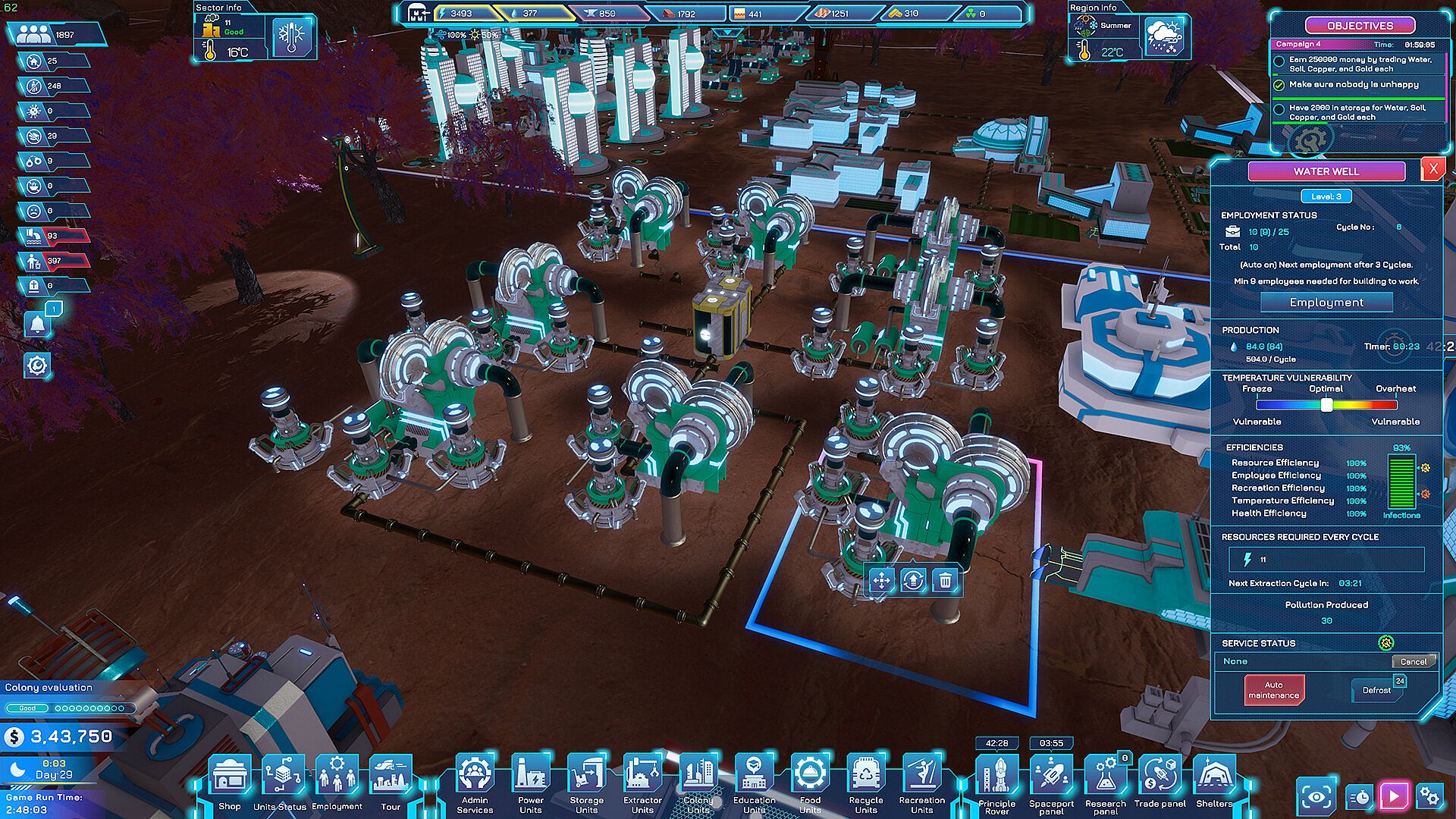Click the trash icon to delete building
This screenshot has height=819, width=1456.
click(945, 581)
